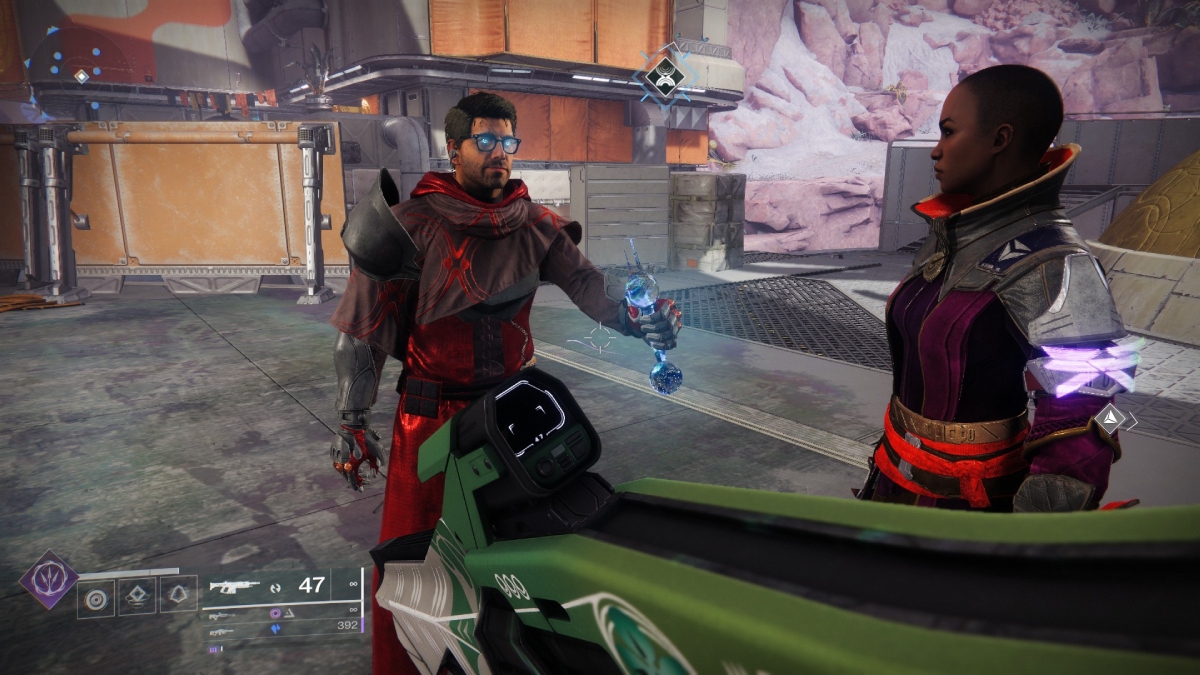
Task: Choose the third weapon with 392 reserve
Action: [x=221, y=630]
